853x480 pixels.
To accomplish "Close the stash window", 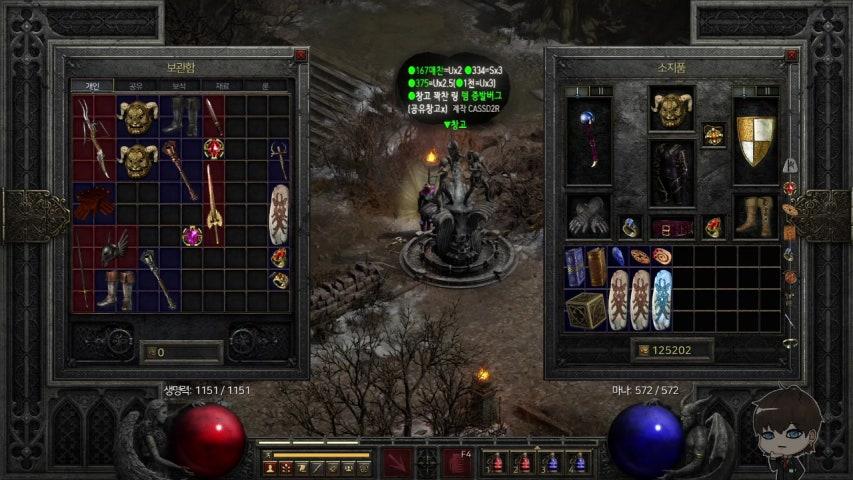I will 300,56.
